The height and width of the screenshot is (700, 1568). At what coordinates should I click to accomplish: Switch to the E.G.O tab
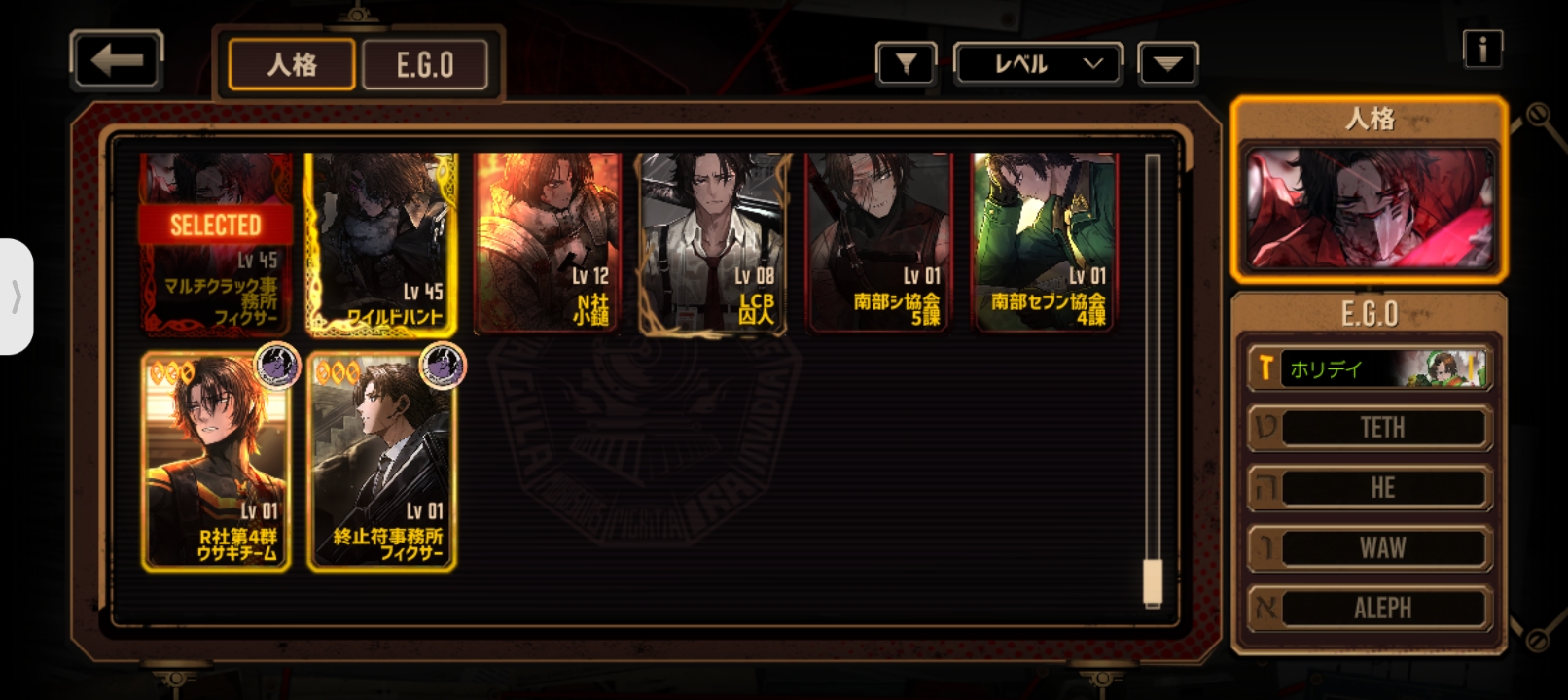pyautogui.click(x=425, y=65)
